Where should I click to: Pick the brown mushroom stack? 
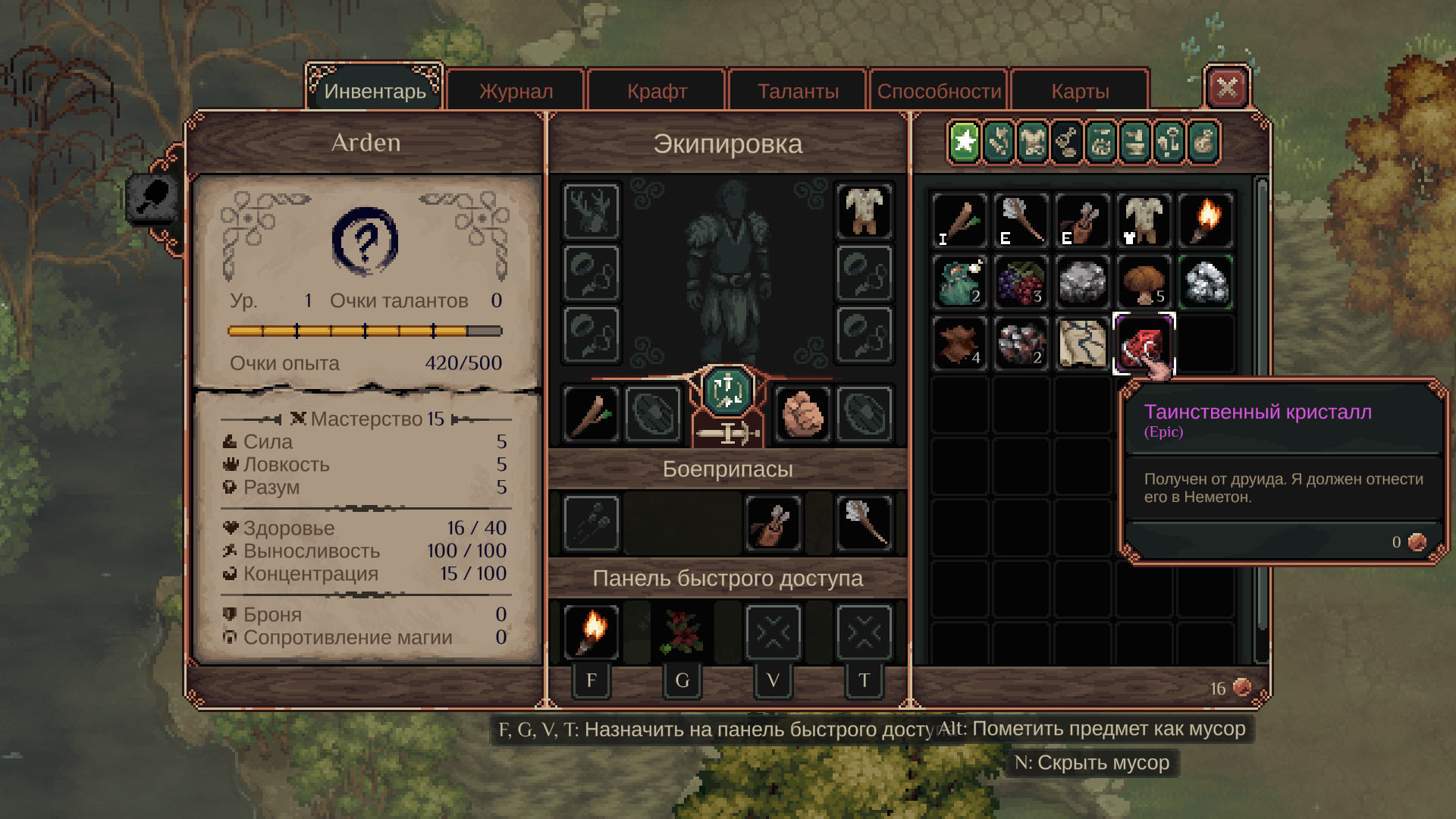pyautogui.click(x=1143, y=282)
